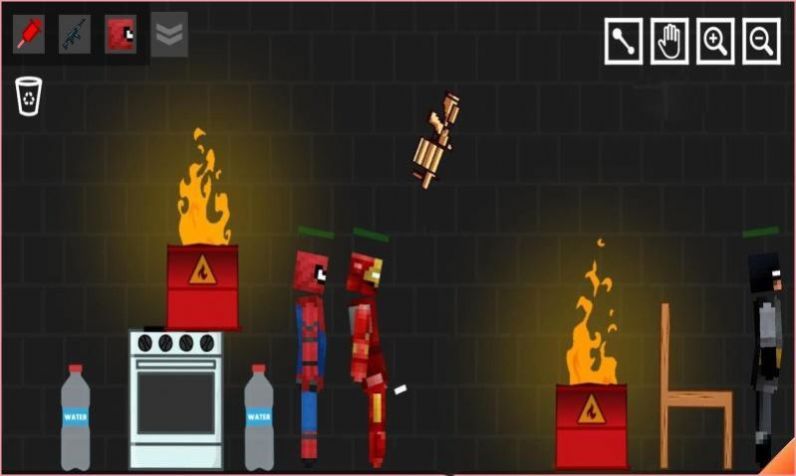Screen dimensions: 796x476
Task: Switch to the hand grab tool
Action: (x=669, y=42)
